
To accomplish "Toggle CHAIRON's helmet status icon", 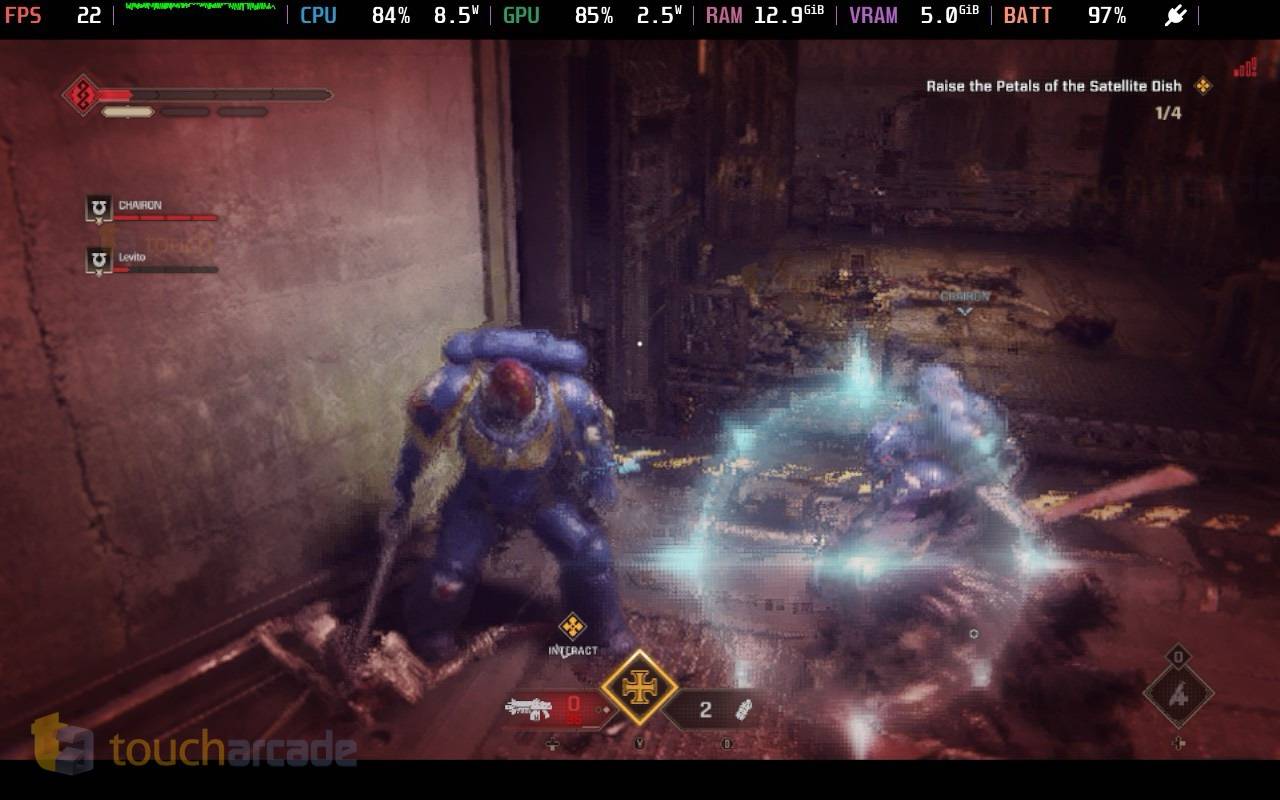I will pyautogui.click(x=97, y=206).
